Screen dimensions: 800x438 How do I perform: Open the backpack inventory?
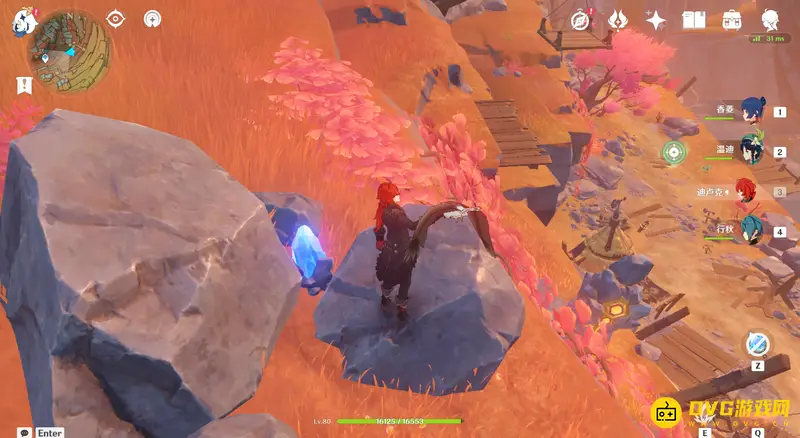[732, 20]
